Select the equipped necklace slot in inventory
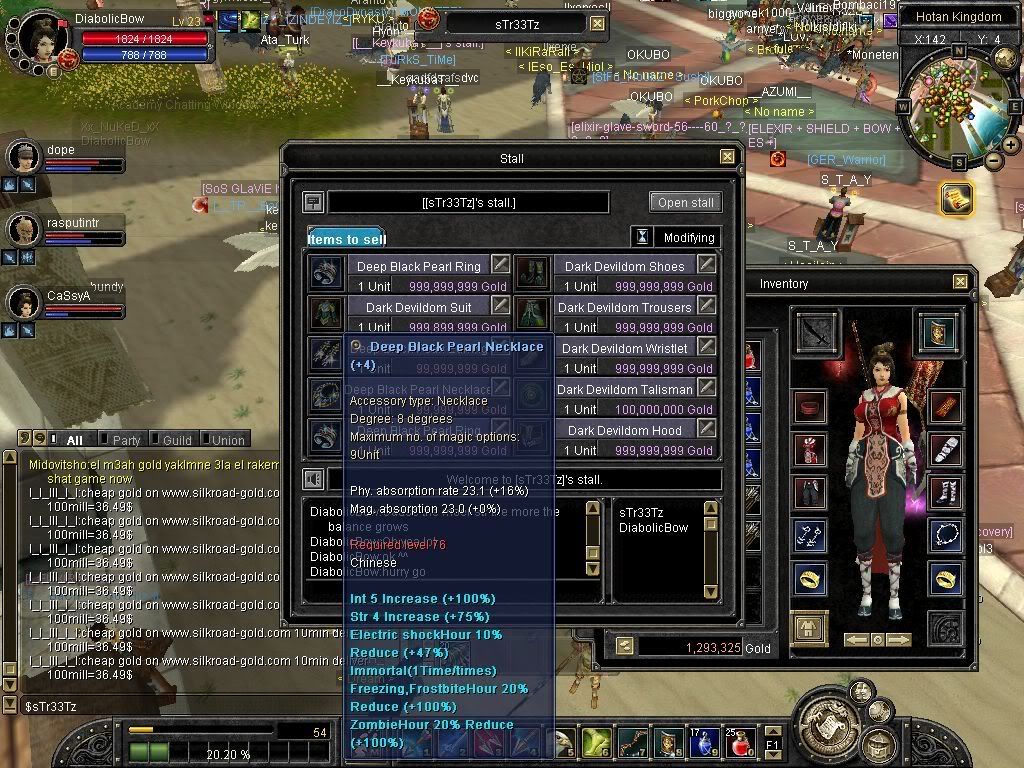Screen dimensions: 1024x768 (945, 535)
